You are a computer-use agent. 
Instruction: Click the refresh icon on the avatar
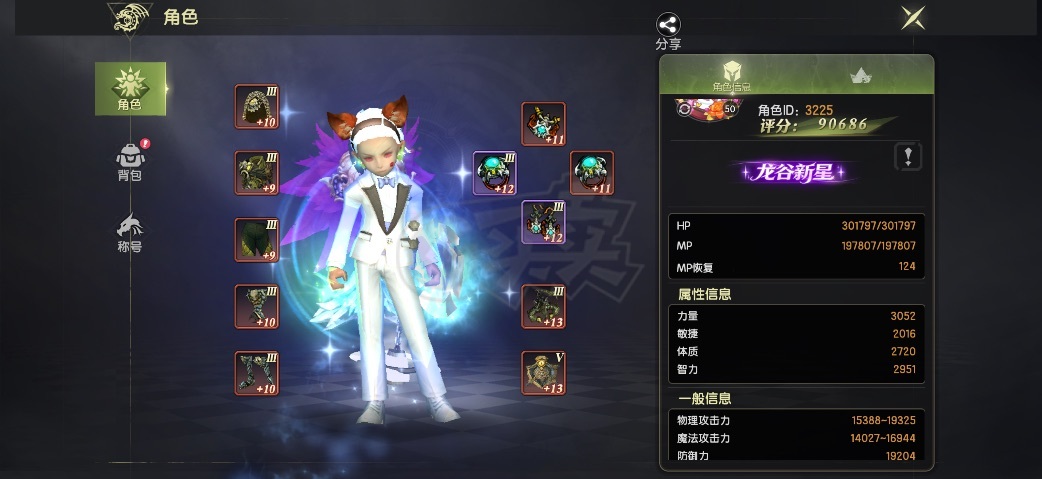683,109
